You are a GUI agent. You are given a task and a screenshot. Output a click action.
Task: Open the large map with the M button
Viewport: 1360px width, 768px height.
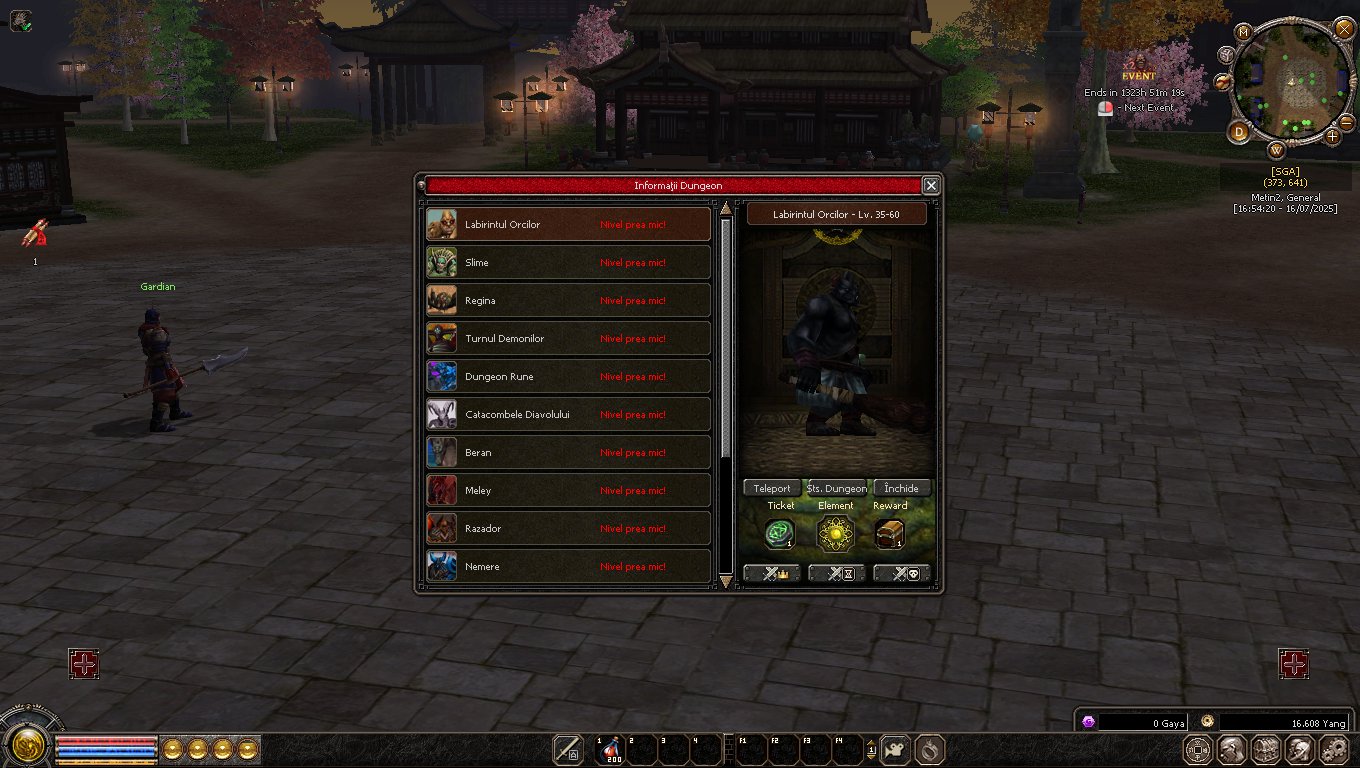click(1244, 32)
